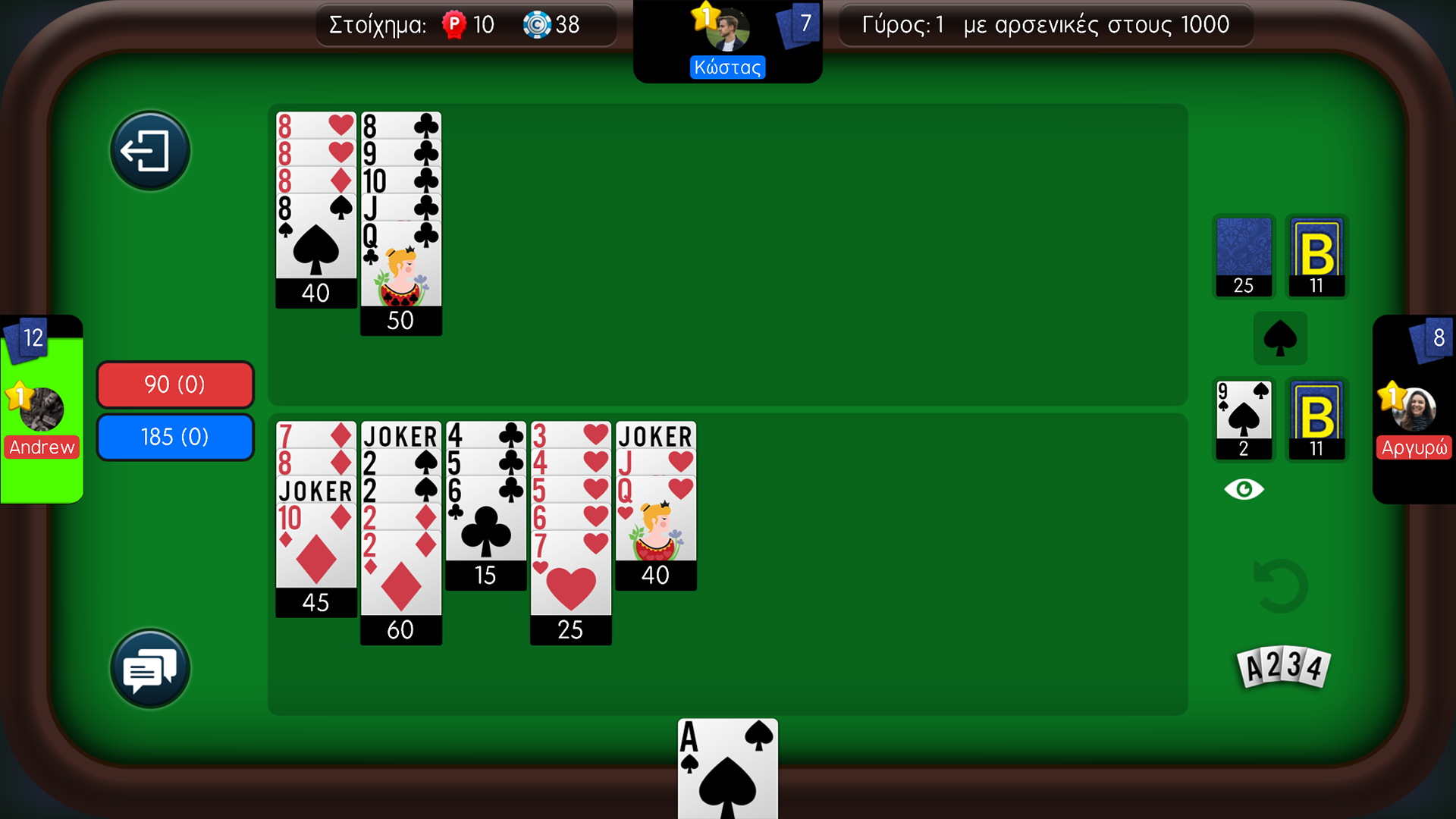Click the blue chip icon beside the 38
The height and width of the screenshot is (819, 1456).
pyautogui.click(x=538, y=25)
